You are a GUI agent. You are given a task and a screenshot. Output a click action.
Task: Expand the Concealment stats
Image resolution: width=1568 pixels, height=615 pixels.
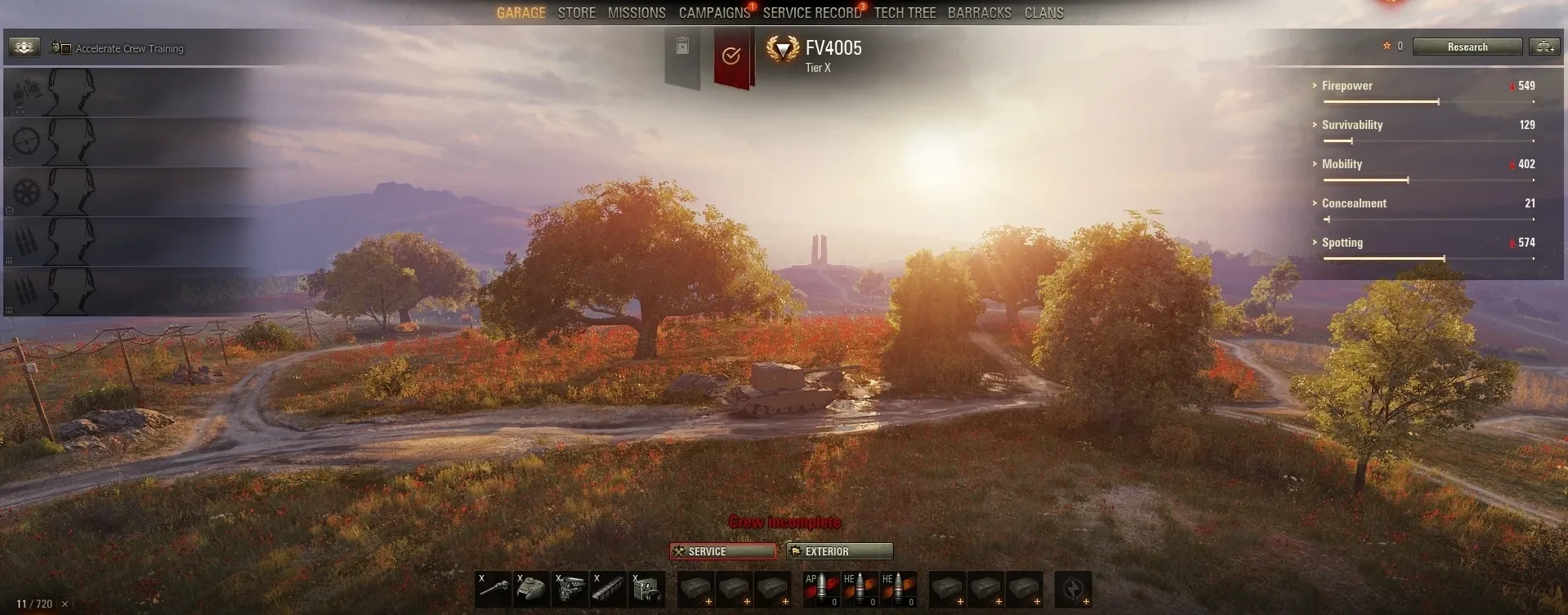(1353, 203)
